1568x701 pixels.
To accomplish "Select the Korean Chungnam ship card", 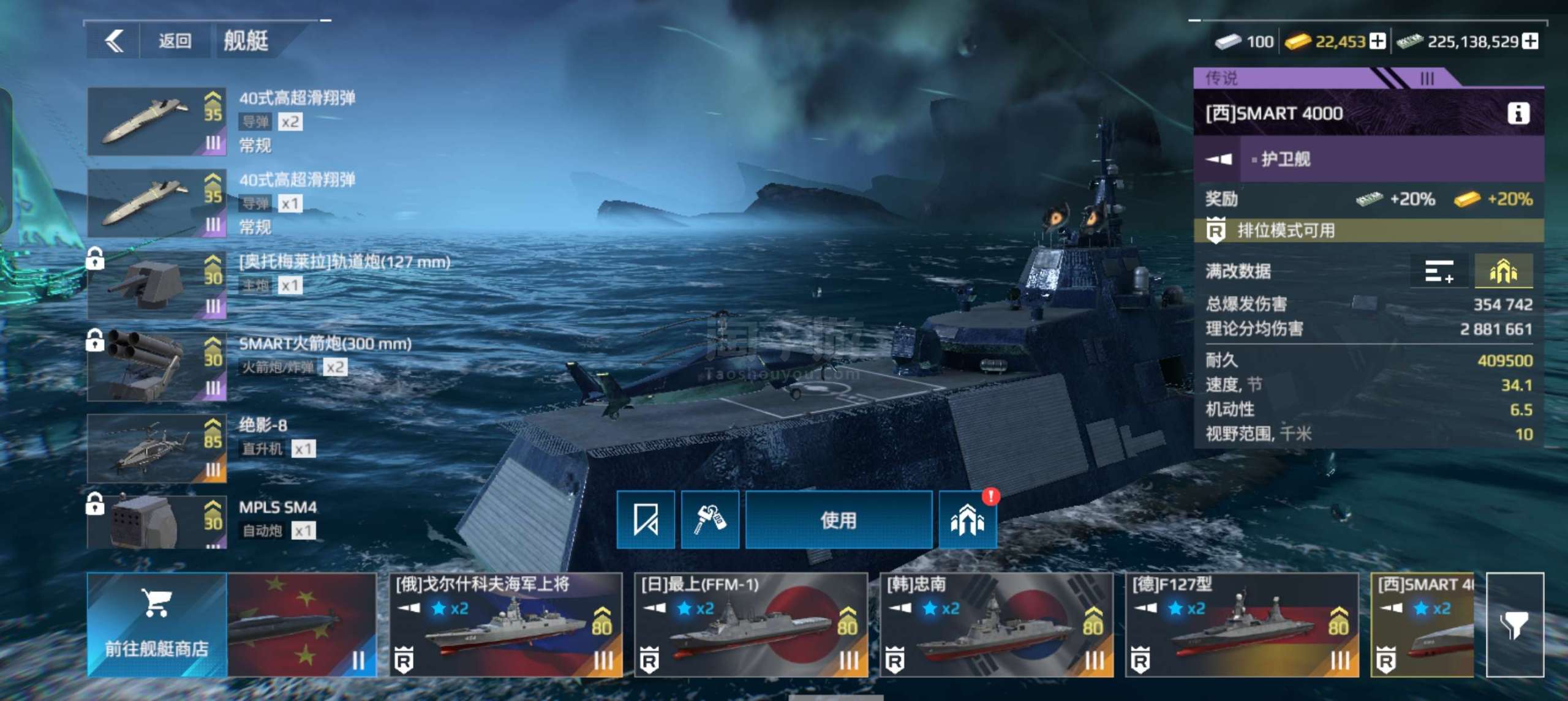I will [x=997, y=624].
